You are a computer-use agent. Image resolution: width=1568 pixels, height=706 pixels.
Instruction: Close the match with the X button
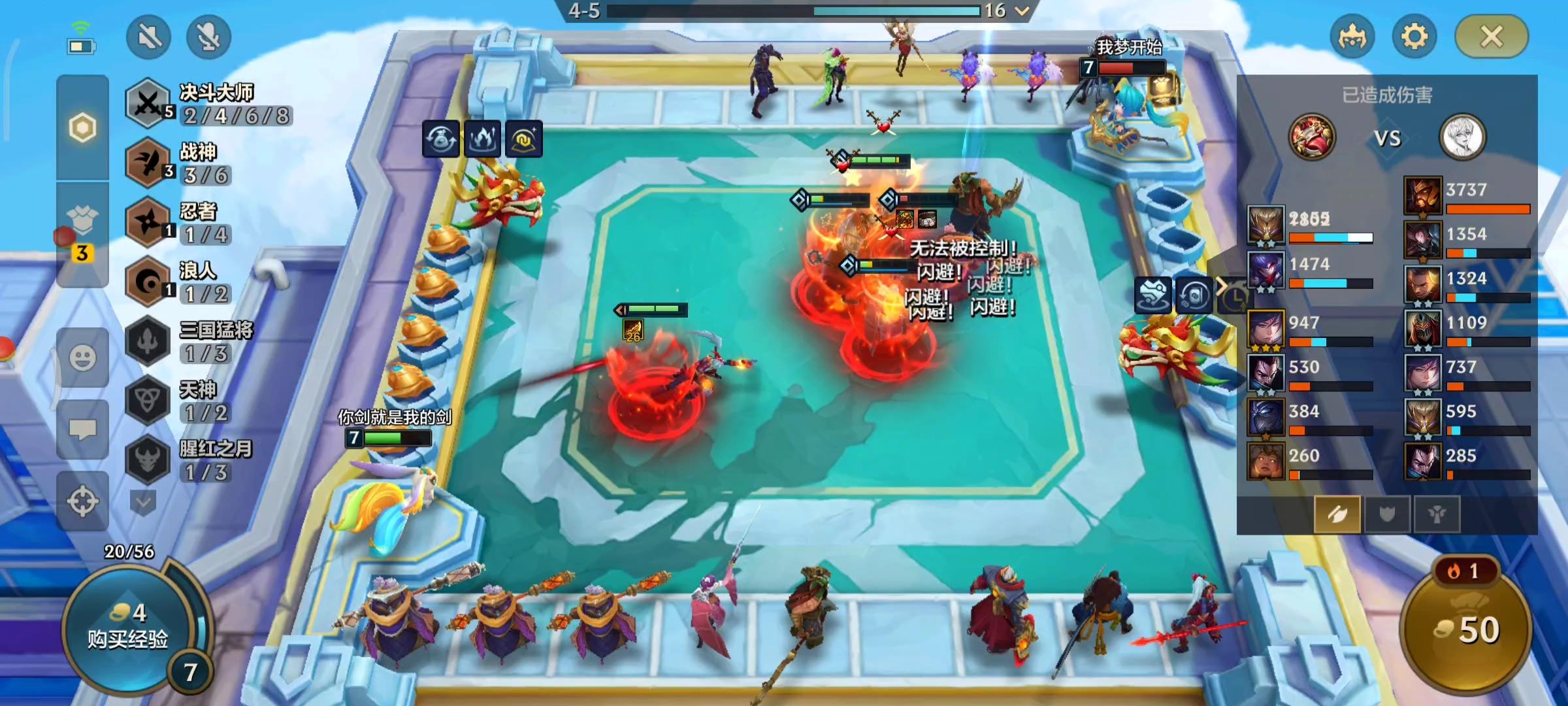click(1491, 37)
